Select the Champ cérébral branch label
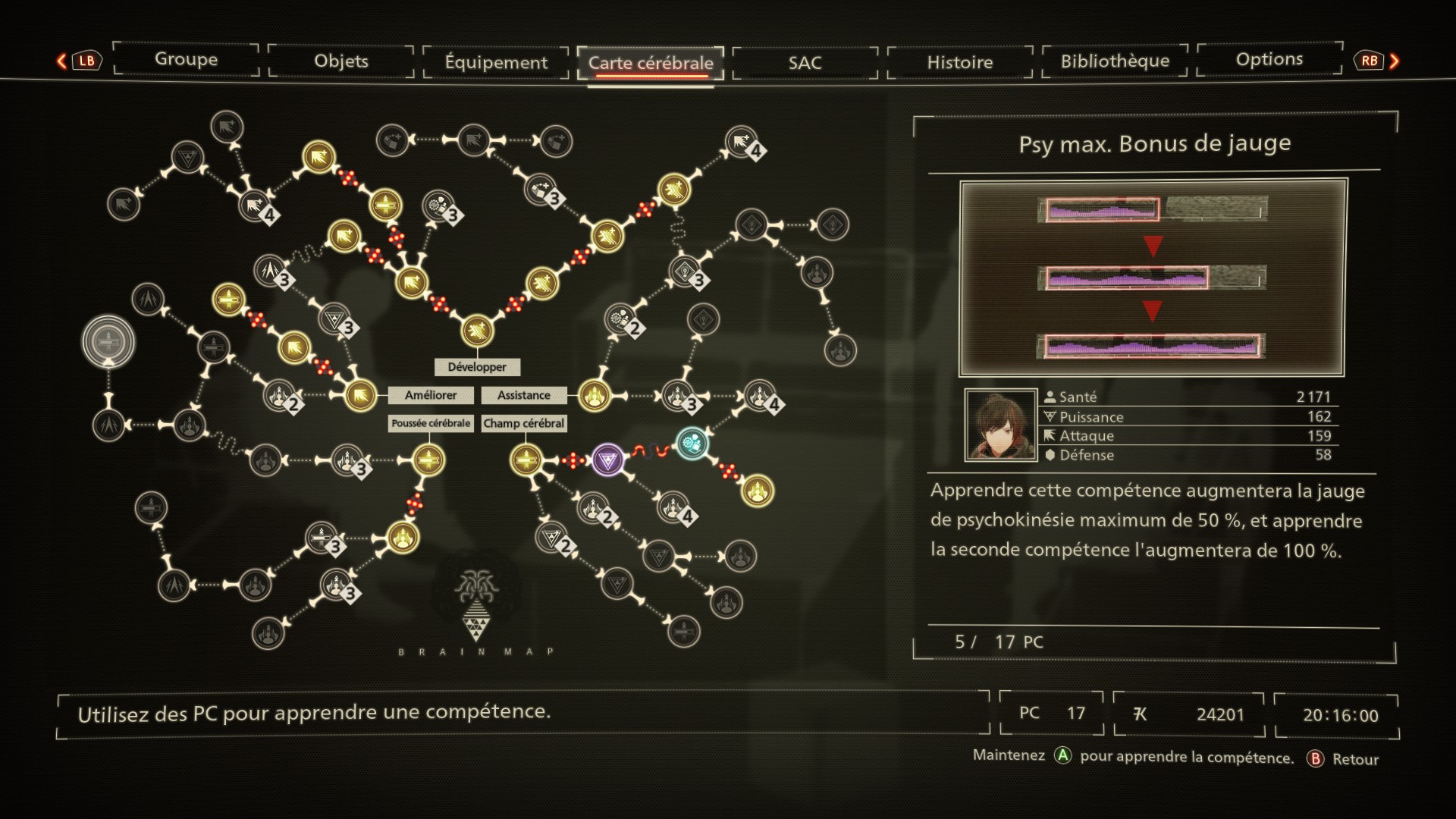The width and height of the screenshot is (1456, 819). [x=524, y=423]
